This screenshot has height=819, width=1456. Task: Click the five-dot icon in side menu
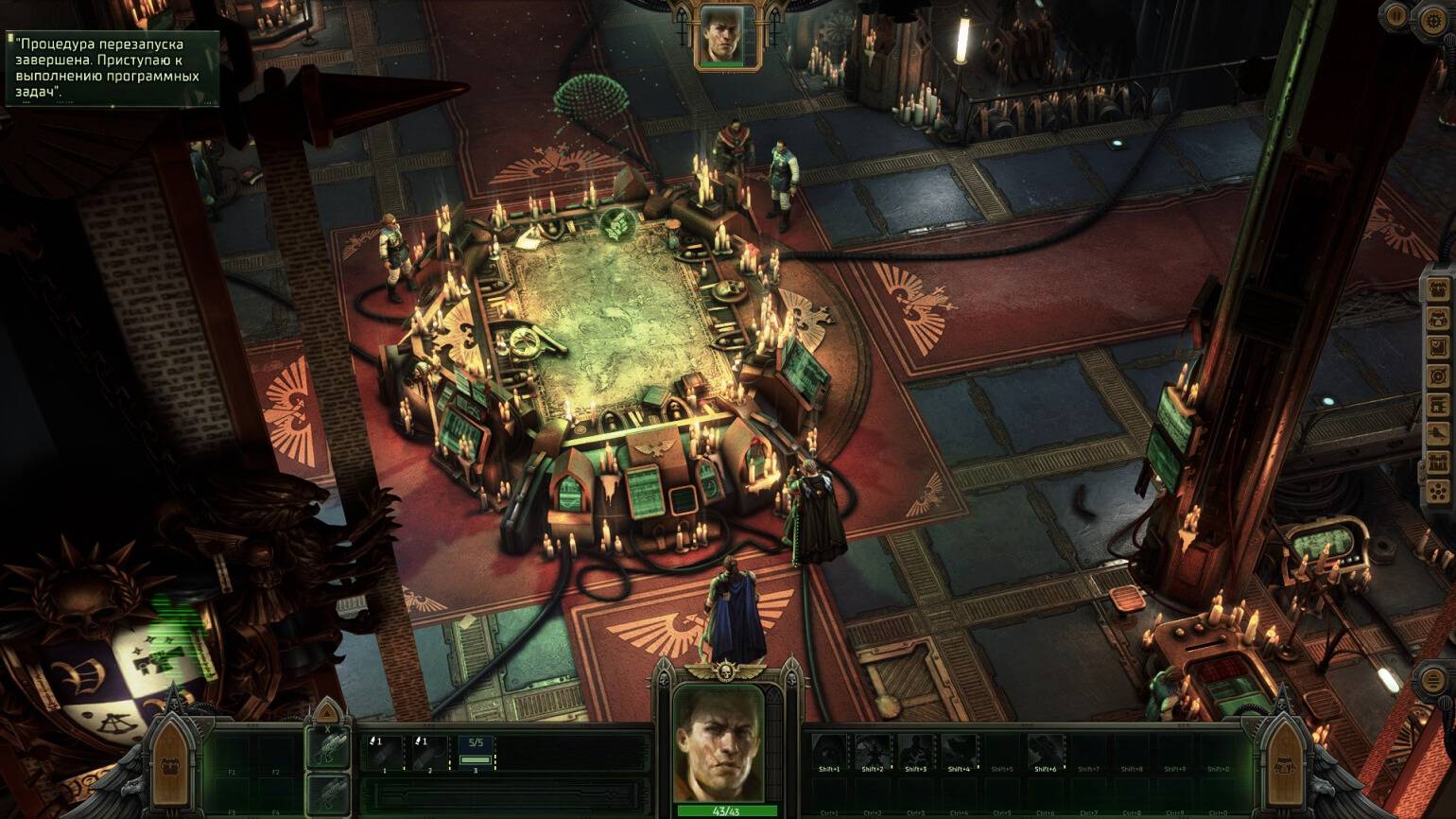click(1438, 492)
